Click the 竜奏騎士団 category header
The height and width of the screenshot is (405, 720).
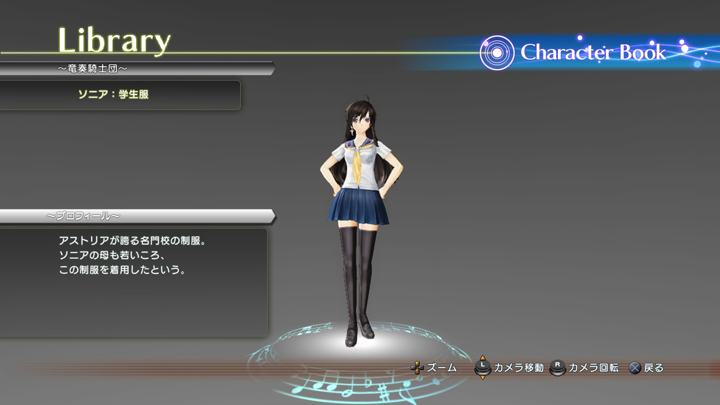(93, 69)
